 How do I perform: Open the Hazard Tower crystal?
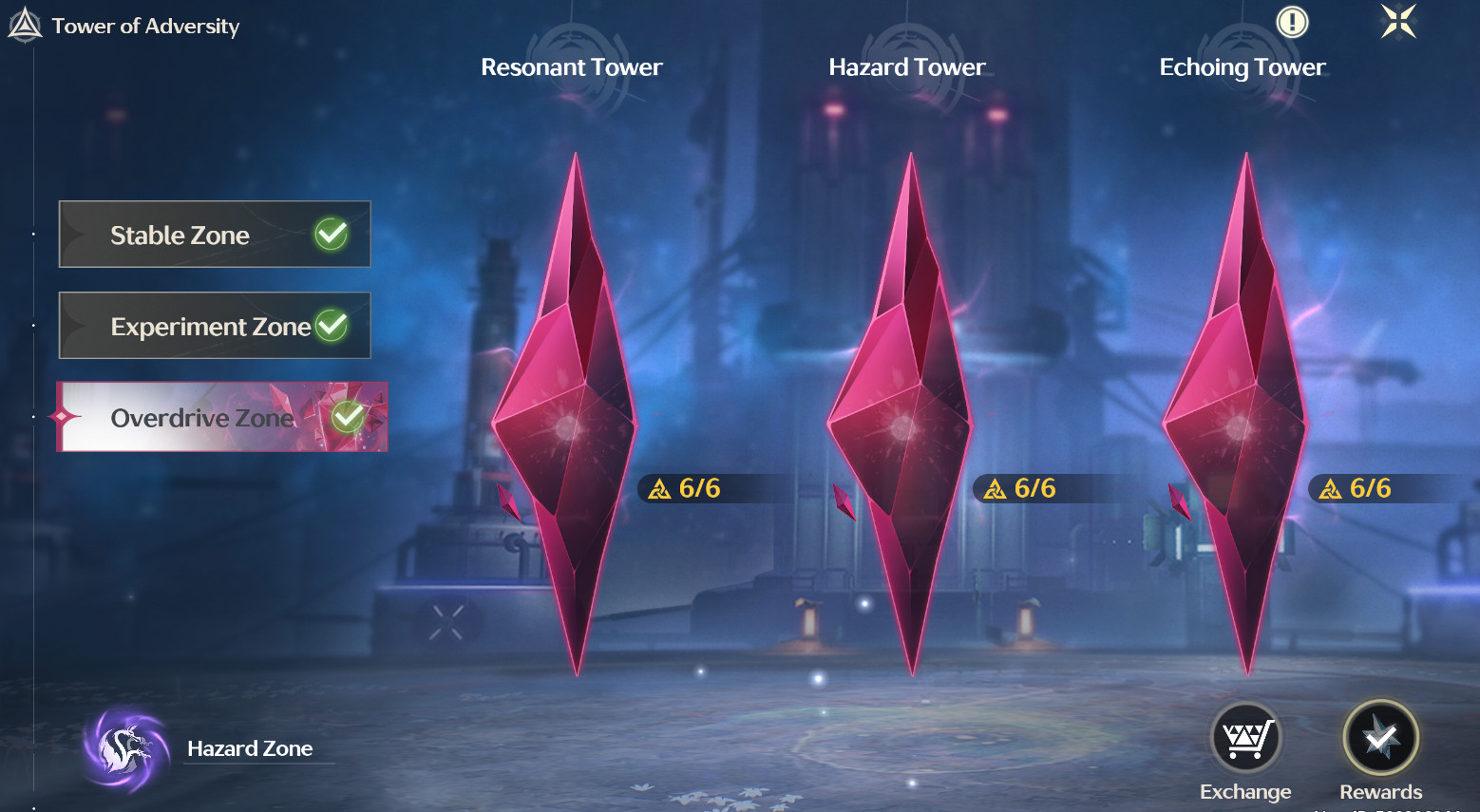click(903, 418)
